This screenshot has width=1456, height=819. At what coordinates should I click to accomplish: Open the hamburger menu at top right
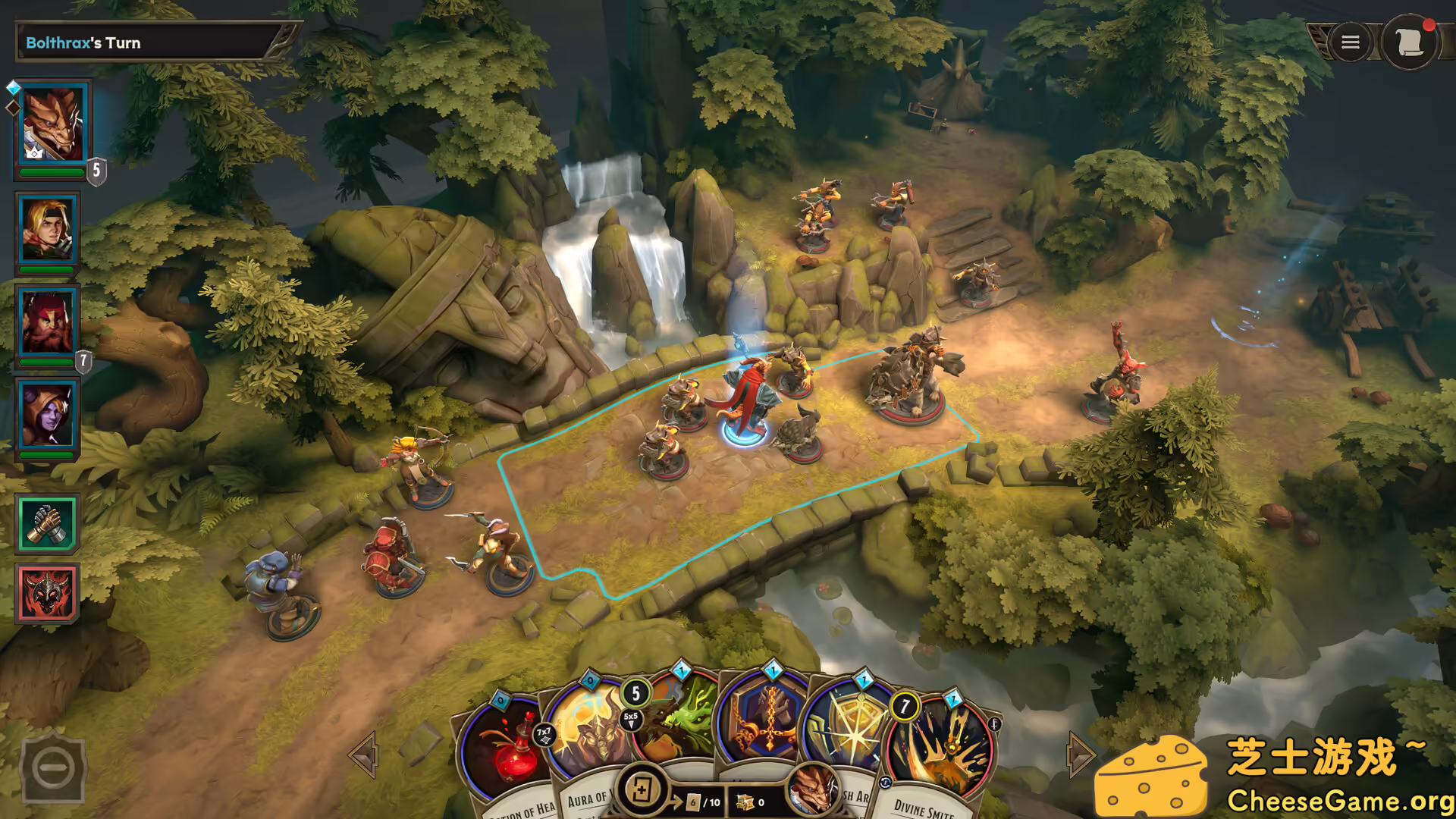(1350, 42)
